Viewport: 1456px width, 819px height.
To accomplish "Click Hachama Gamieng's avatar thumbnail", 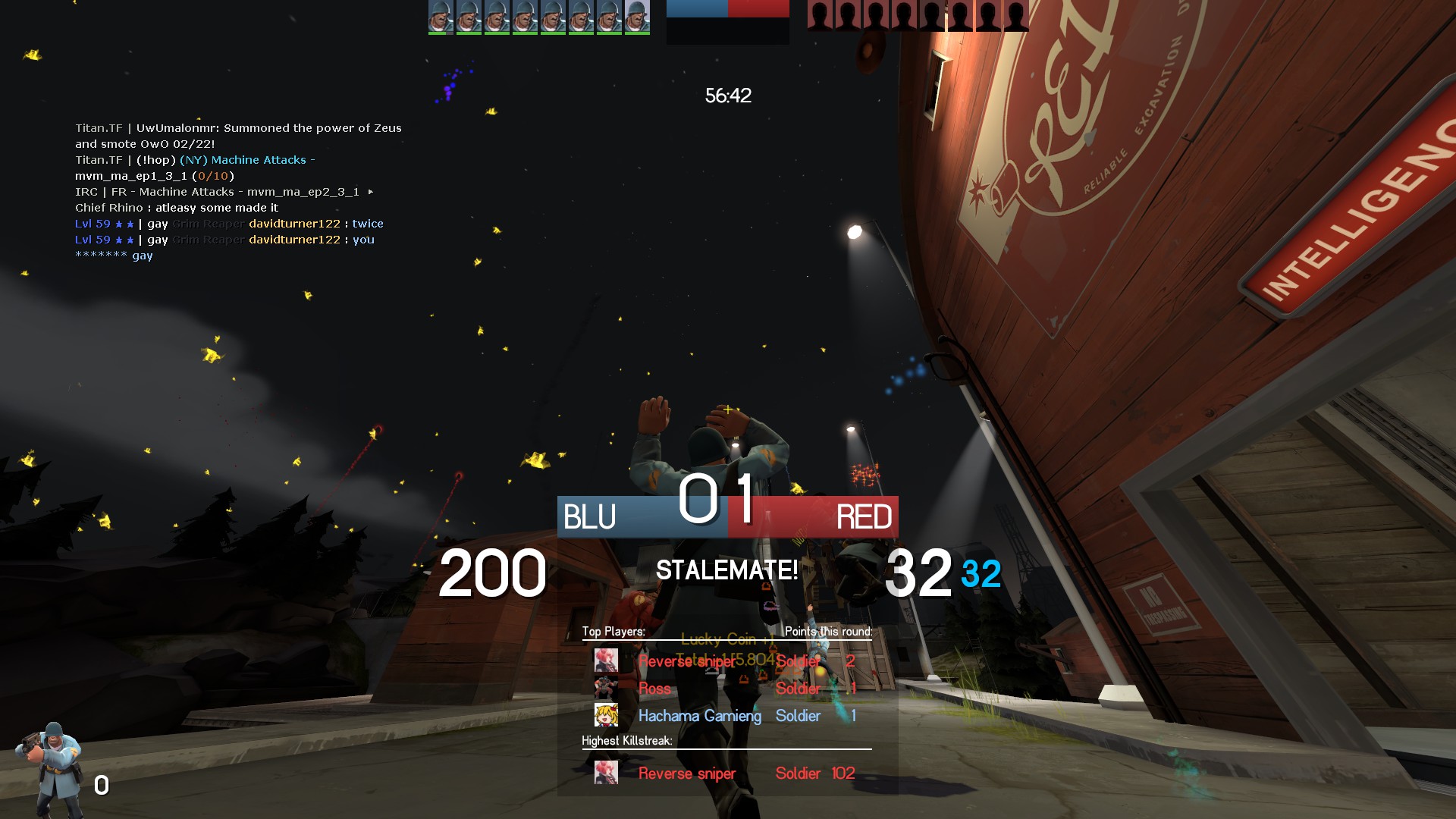I will (x=606, y=715).
